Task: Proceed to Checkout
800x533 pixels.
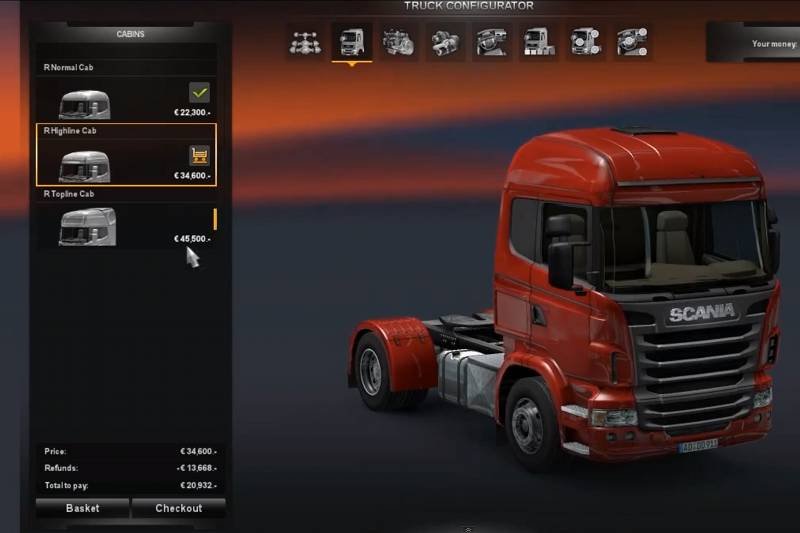Action: point(178,508)
